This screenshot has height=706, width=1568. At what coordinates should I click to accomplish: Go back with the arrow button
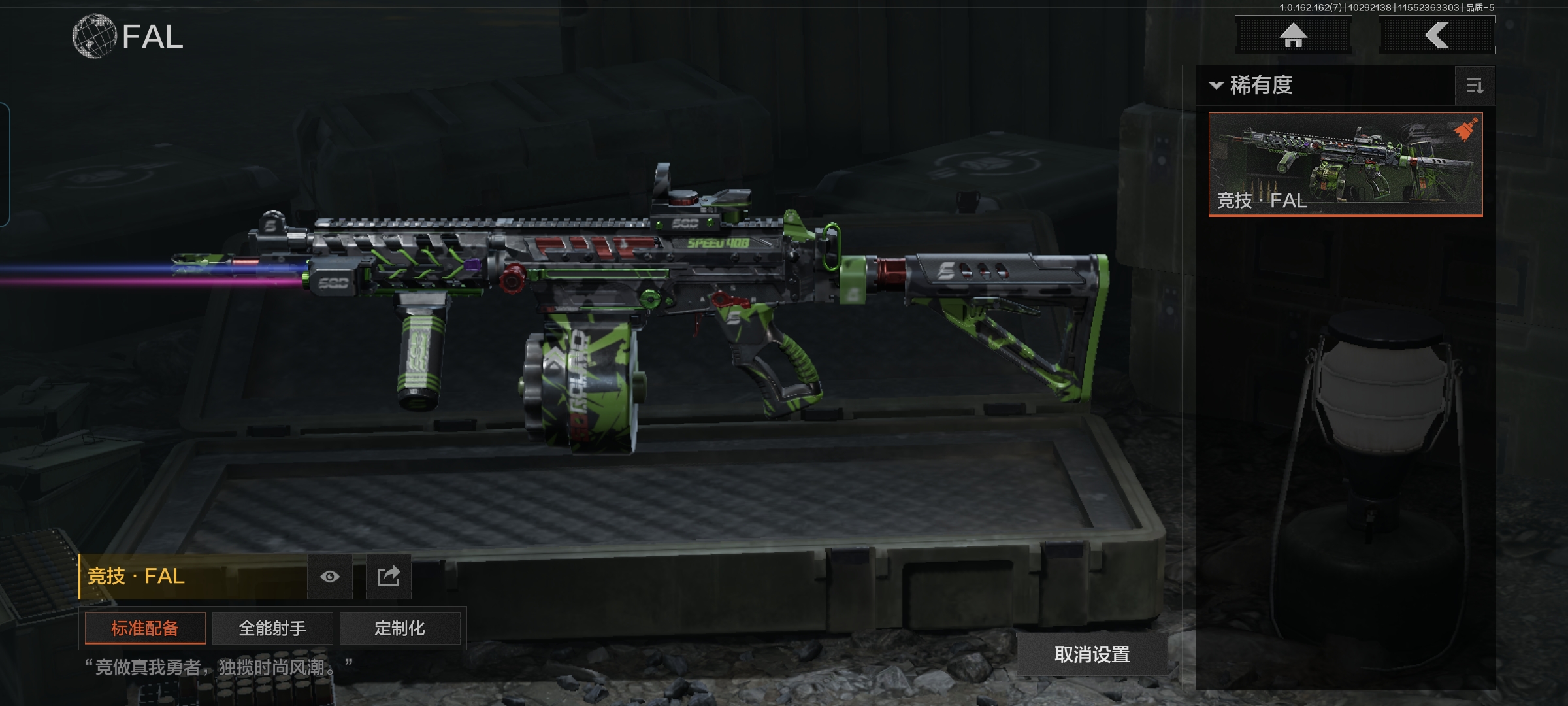pyautogui.click(x=1437, y=35)
